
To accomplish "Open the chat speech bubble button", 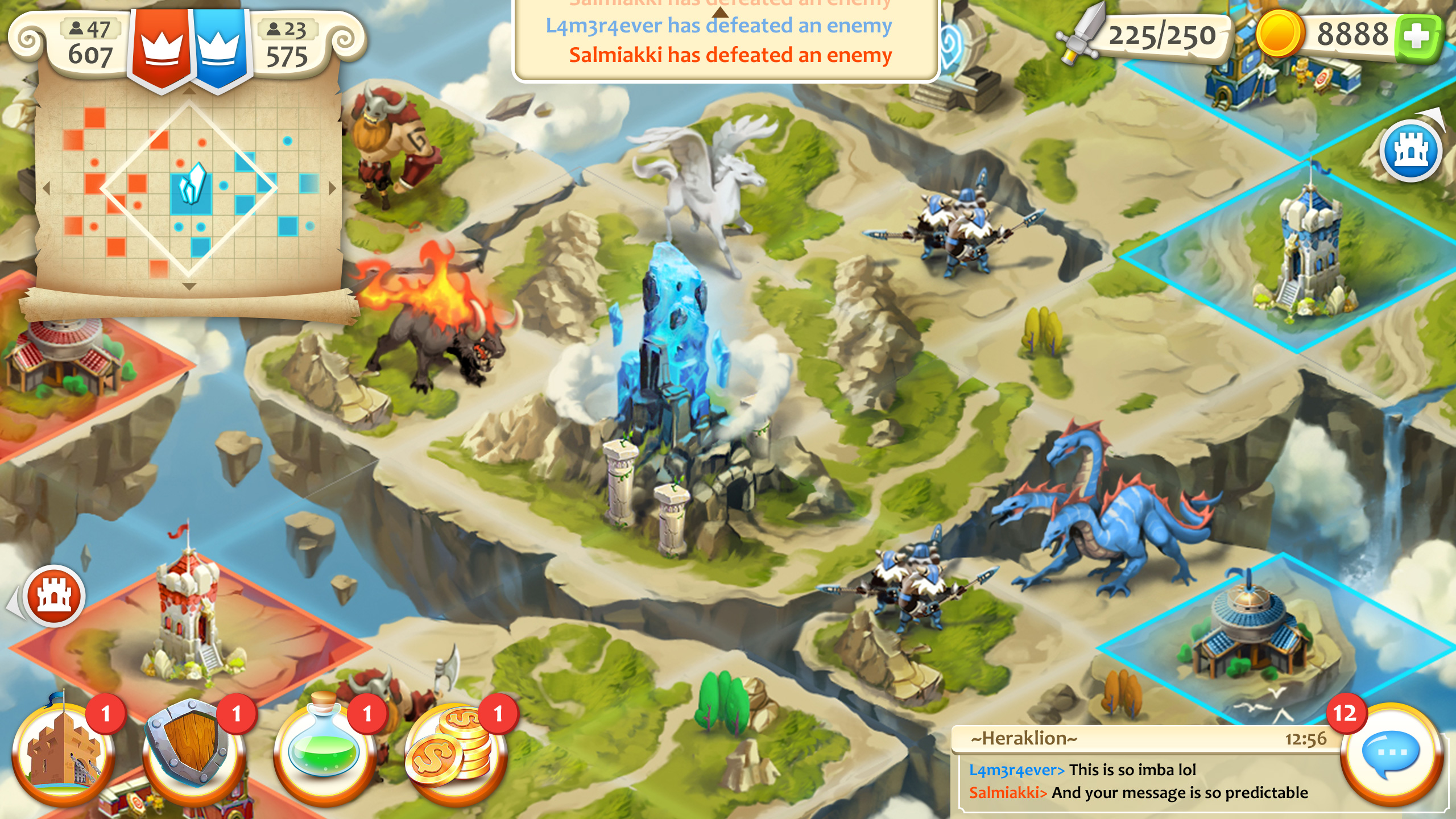I will pos(1391,754).
